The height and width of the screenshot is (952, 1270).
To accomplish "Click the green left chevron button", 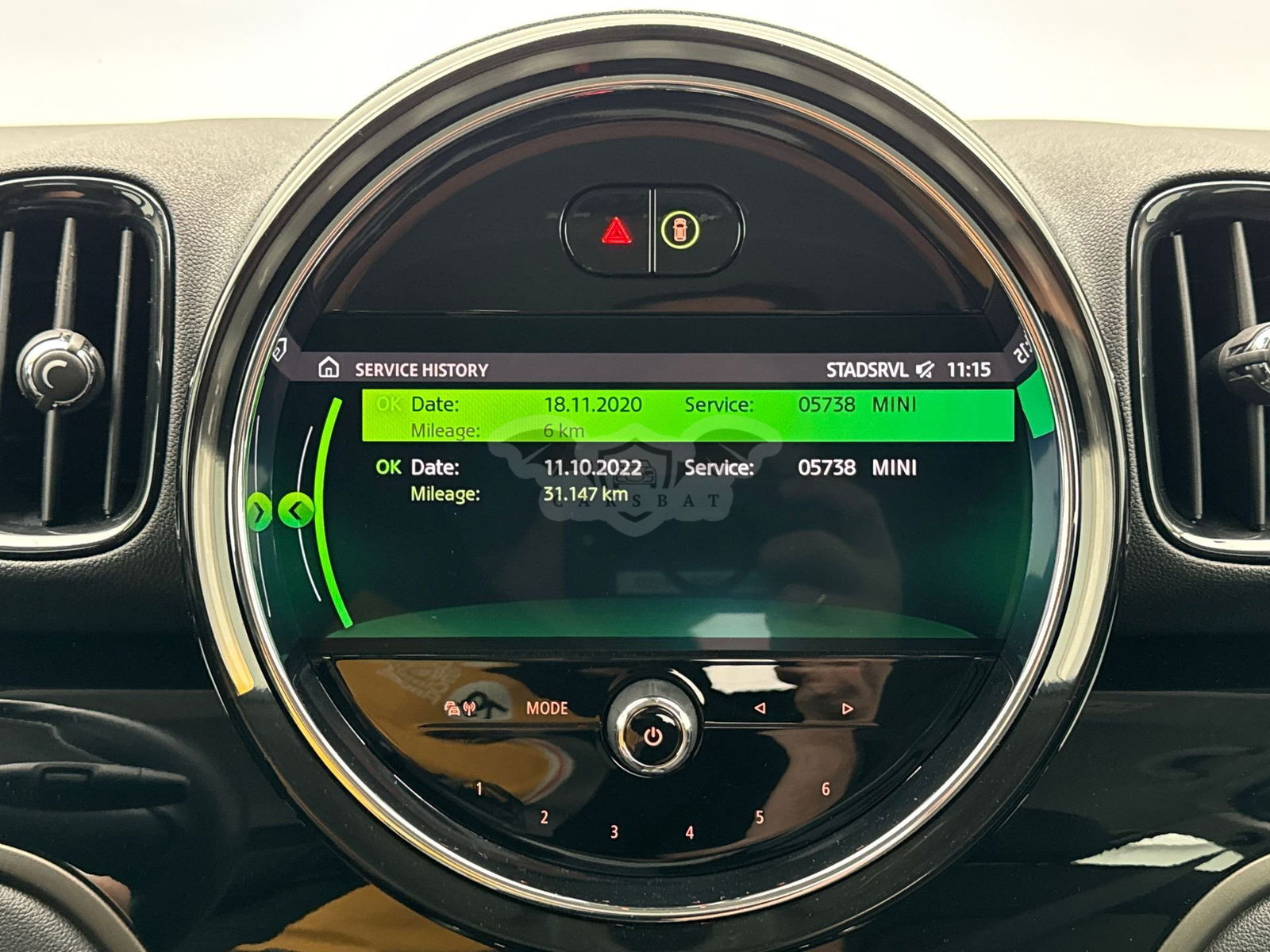I will point(296,512).
